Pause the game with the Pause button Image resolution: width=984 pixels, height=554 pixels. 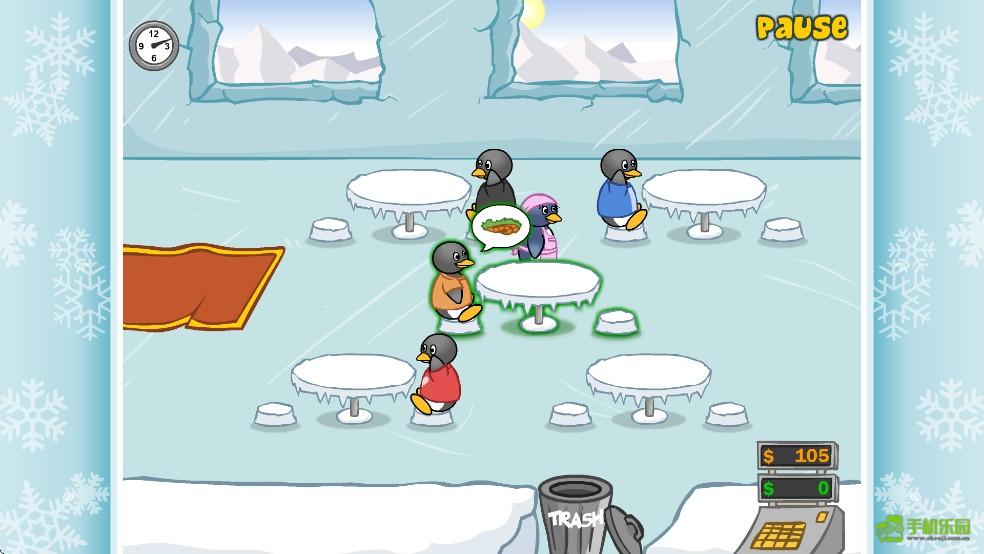pos(801,28)
